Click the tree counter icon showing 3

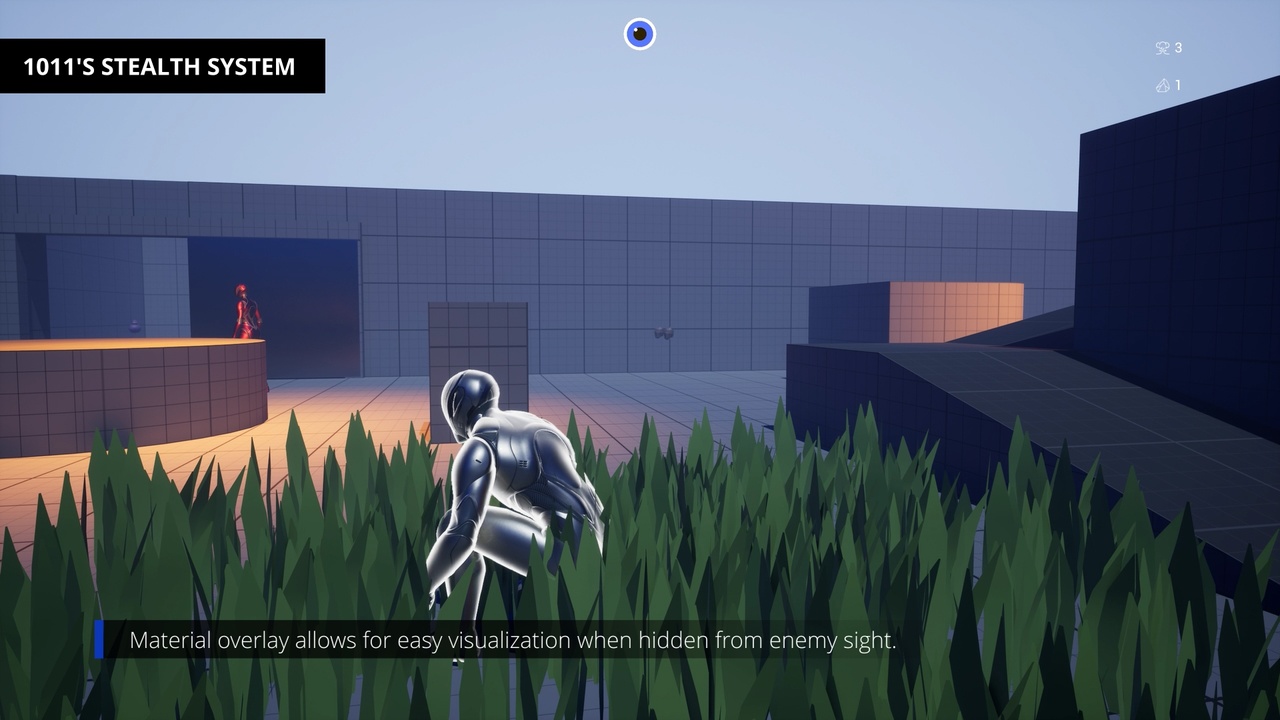point(1162,47)
